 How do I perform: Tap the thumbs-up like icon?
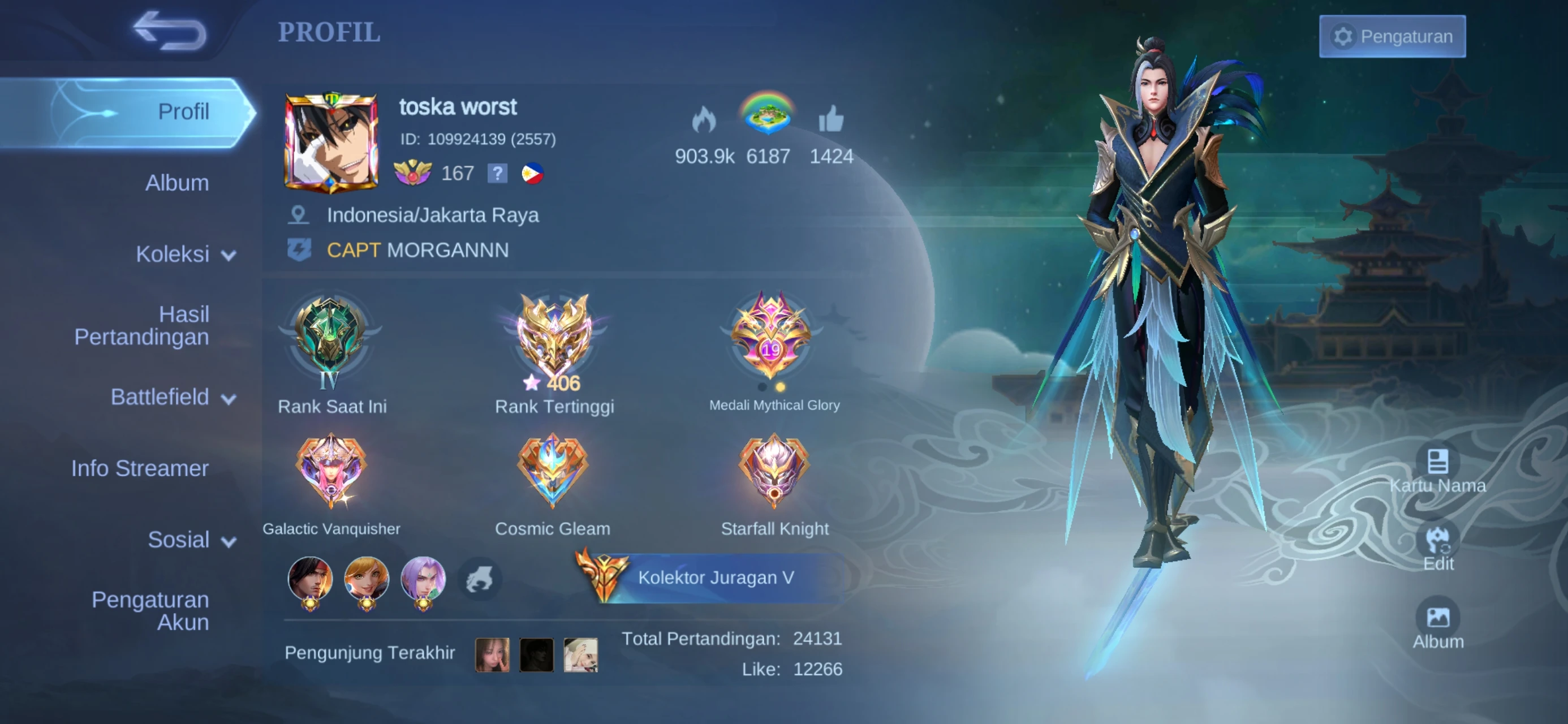(831, 119)
